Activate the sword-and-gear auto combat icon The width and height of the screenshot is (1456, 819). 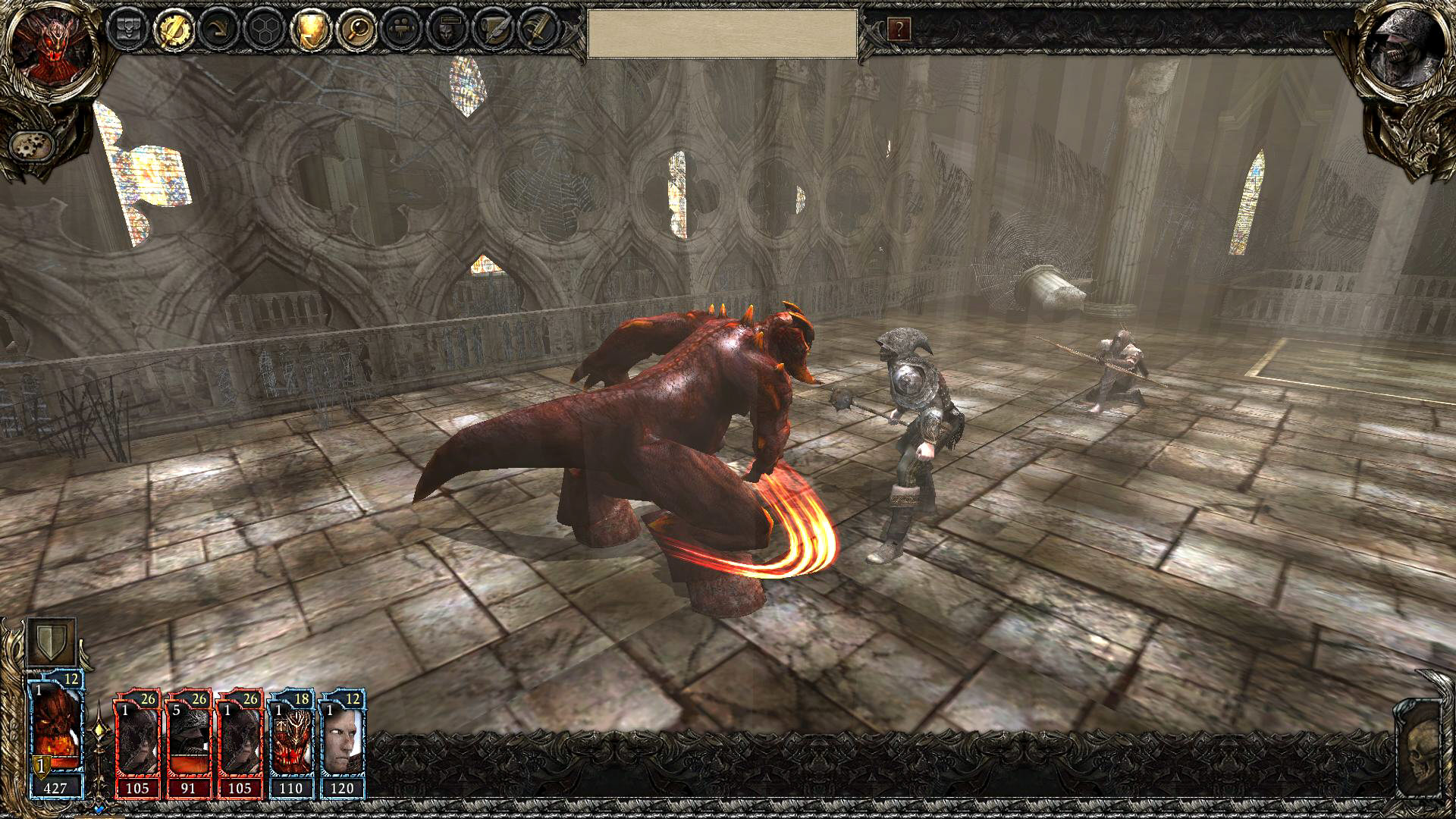(x=174, y=30)
